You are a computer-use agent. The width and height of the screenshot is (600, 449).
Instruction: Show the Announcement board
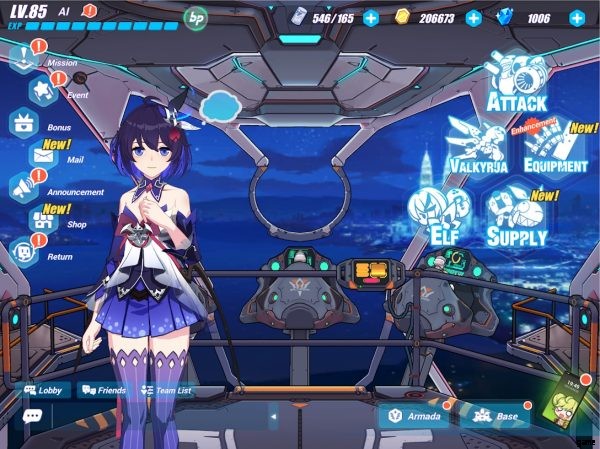(x=24, y=187)
